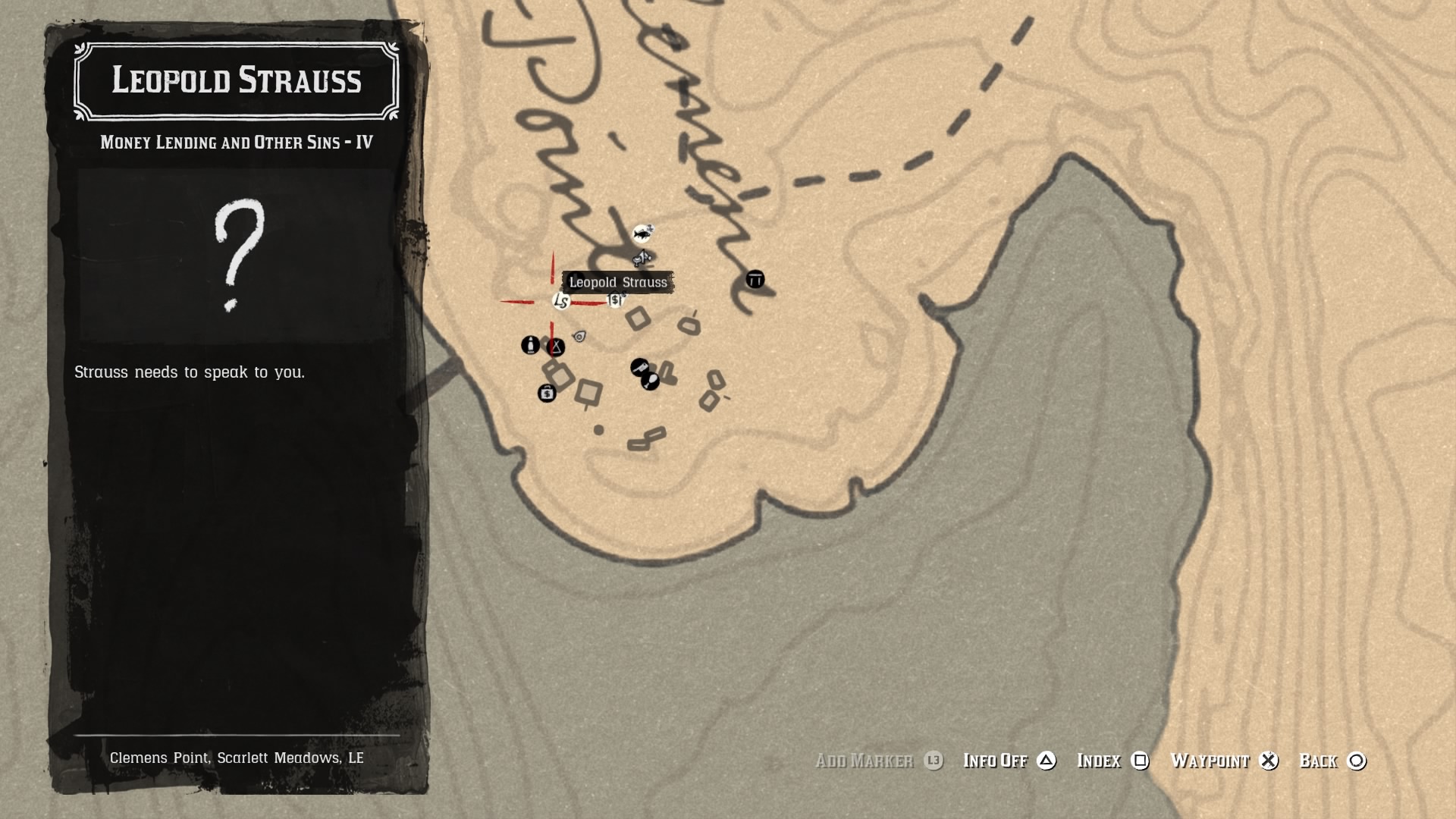Set a Waypoint using the X option

1270,761
